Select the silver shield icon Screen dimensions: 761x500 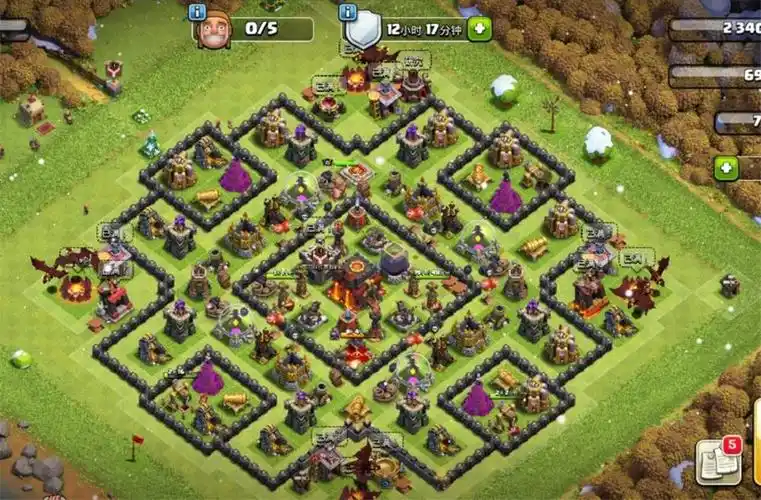363,30
